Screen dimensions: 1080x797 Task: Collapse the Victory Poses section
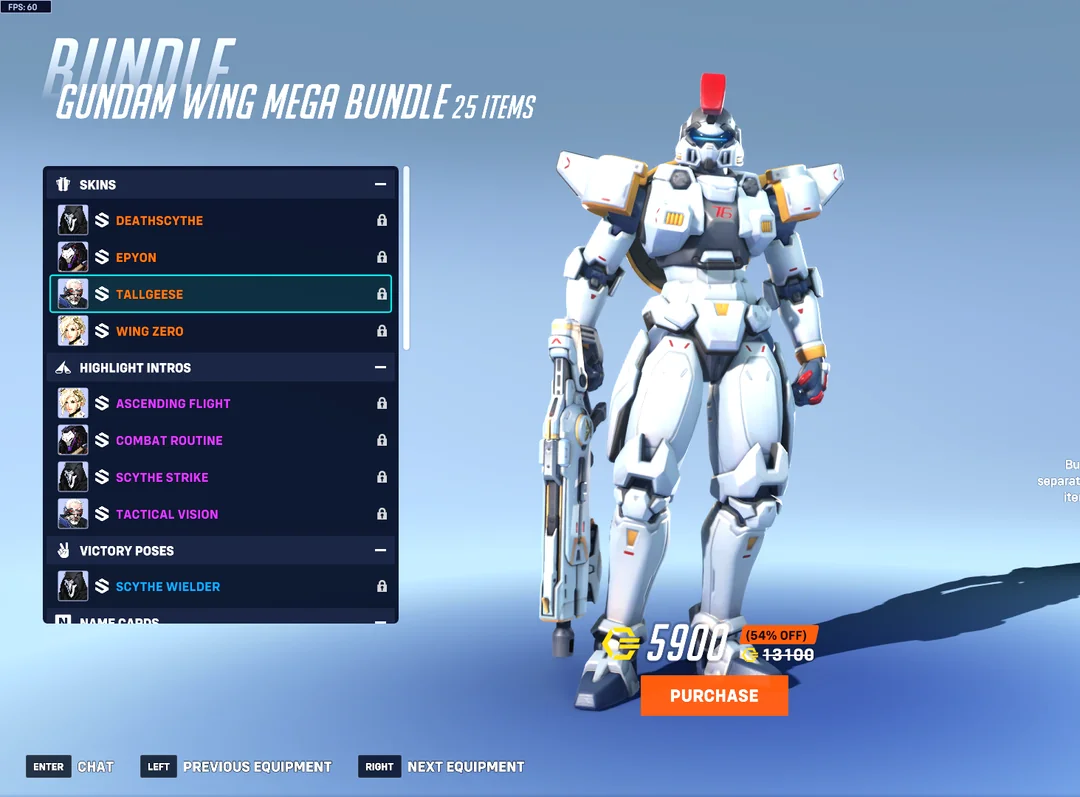[380, 551]
